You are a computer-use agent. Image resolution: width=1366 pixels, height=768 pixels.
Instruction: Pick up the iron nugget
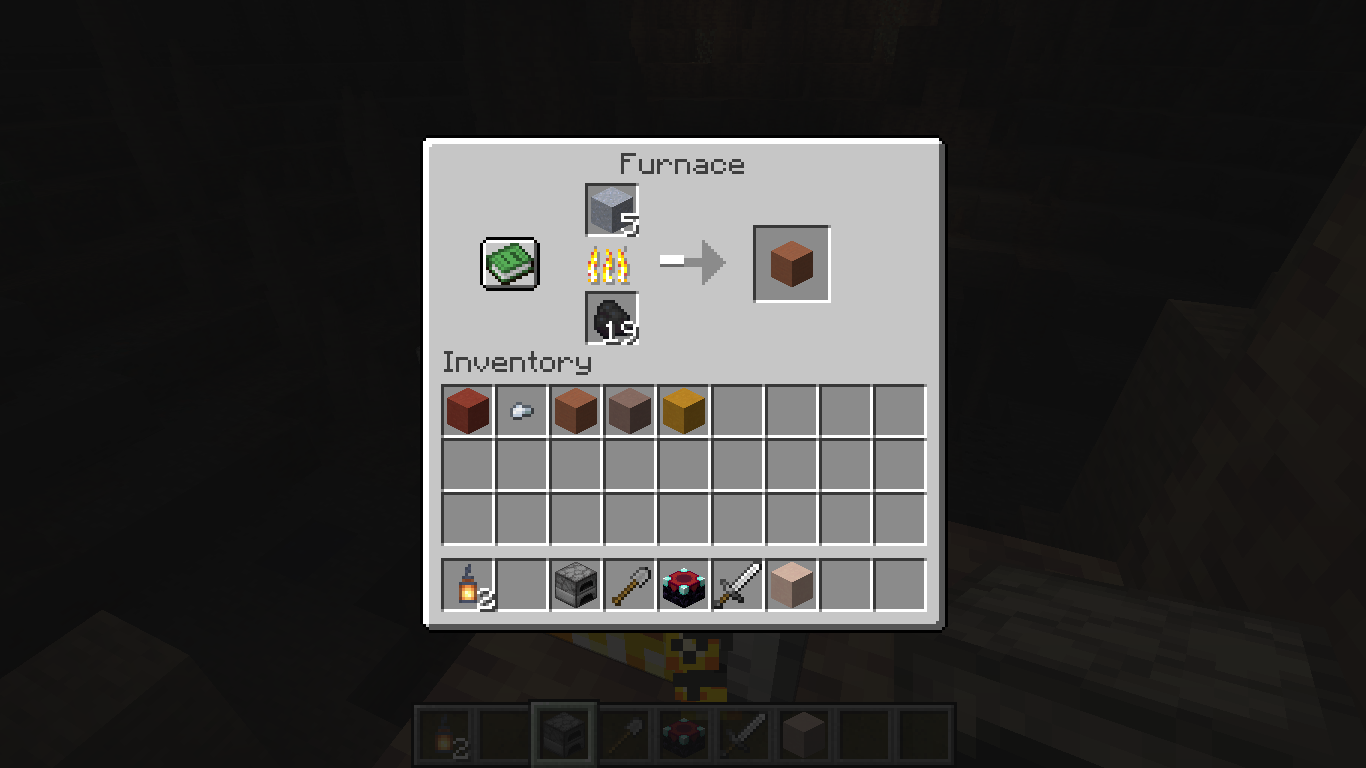(x=522, y=411)
